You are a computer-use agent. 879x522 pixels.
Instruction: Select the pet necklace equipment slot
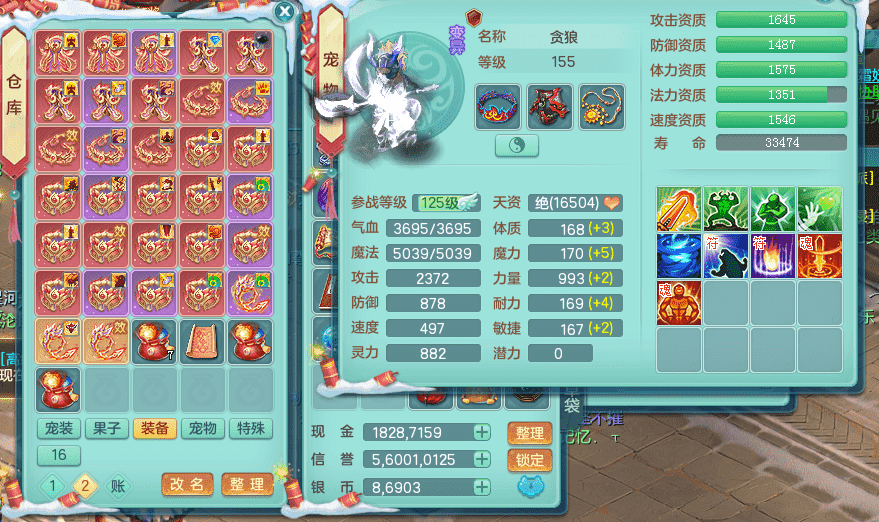click(601, 106)
